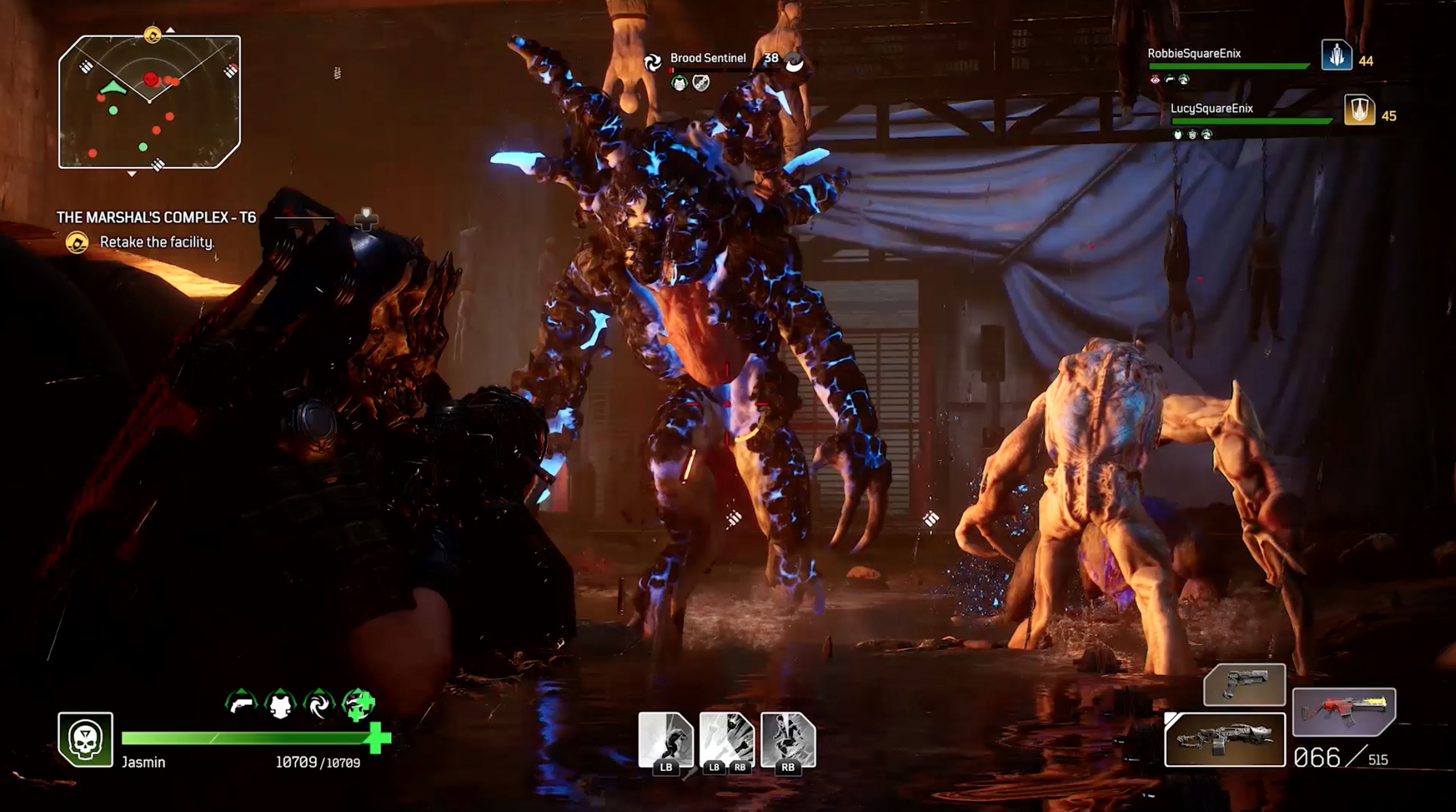This screenshot has width=1456, height=812.
Task: Select the white swirl buff icon
Action: (x=319, y=704)
